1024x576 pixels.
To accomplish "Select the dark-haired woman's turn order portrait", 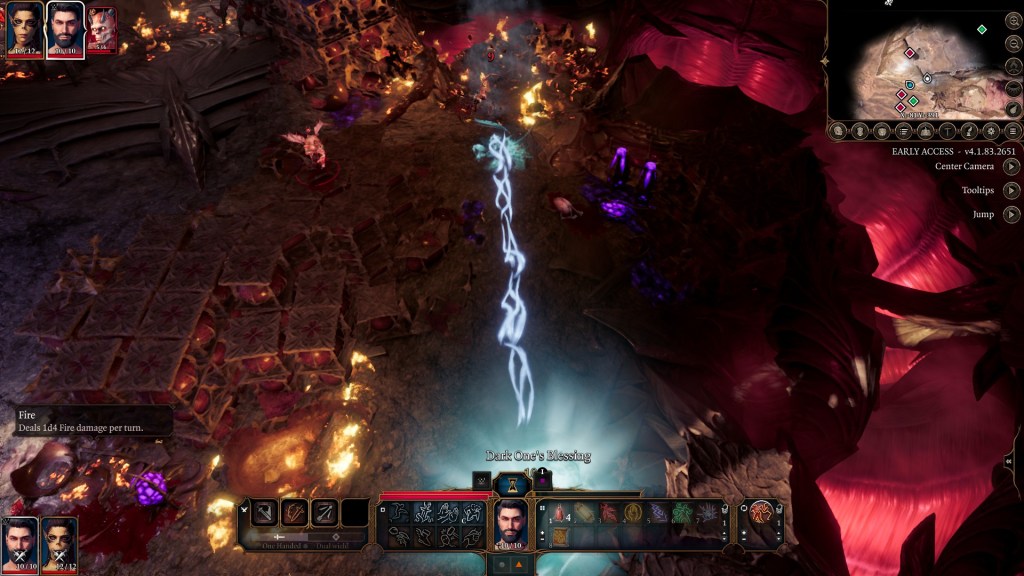I will tap(25, 29).
